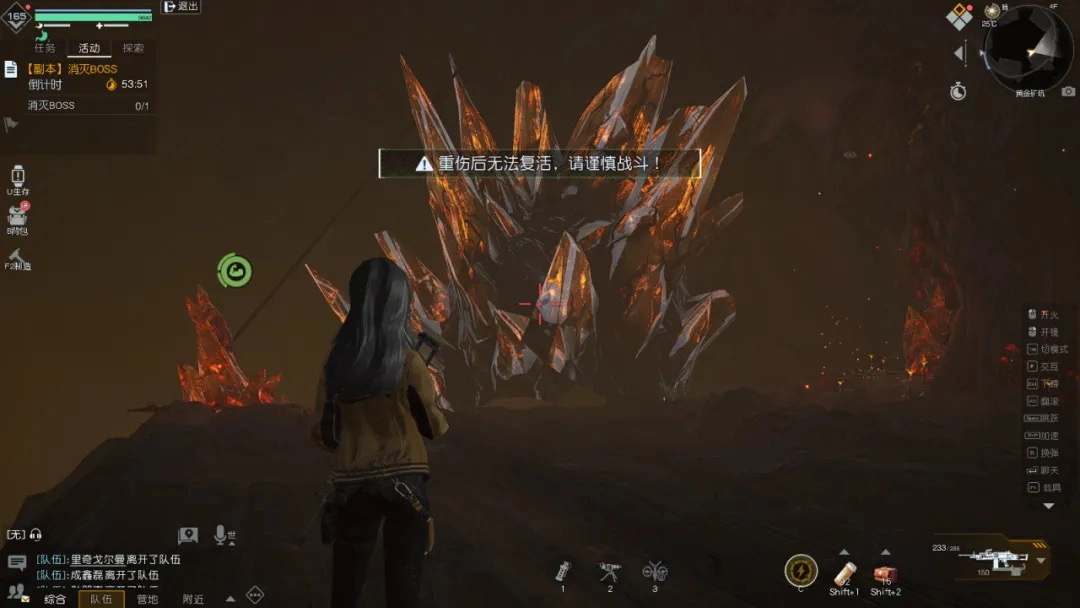
Task: Open the camera icon beside the minimap
Action: pyautogui.click(x=1068, y=91)
